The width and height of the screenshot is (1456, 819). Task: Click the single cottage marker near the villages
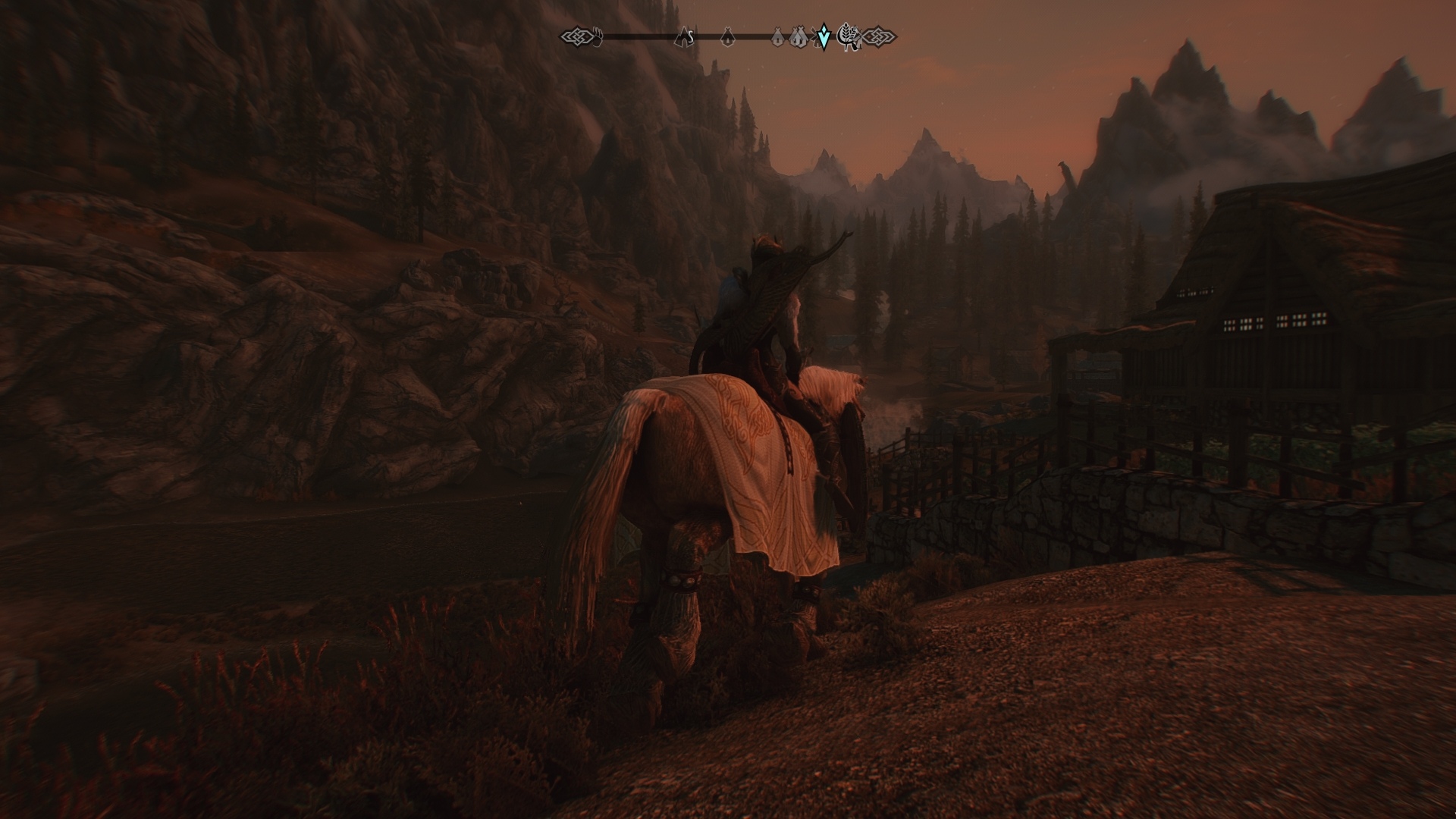777,36
